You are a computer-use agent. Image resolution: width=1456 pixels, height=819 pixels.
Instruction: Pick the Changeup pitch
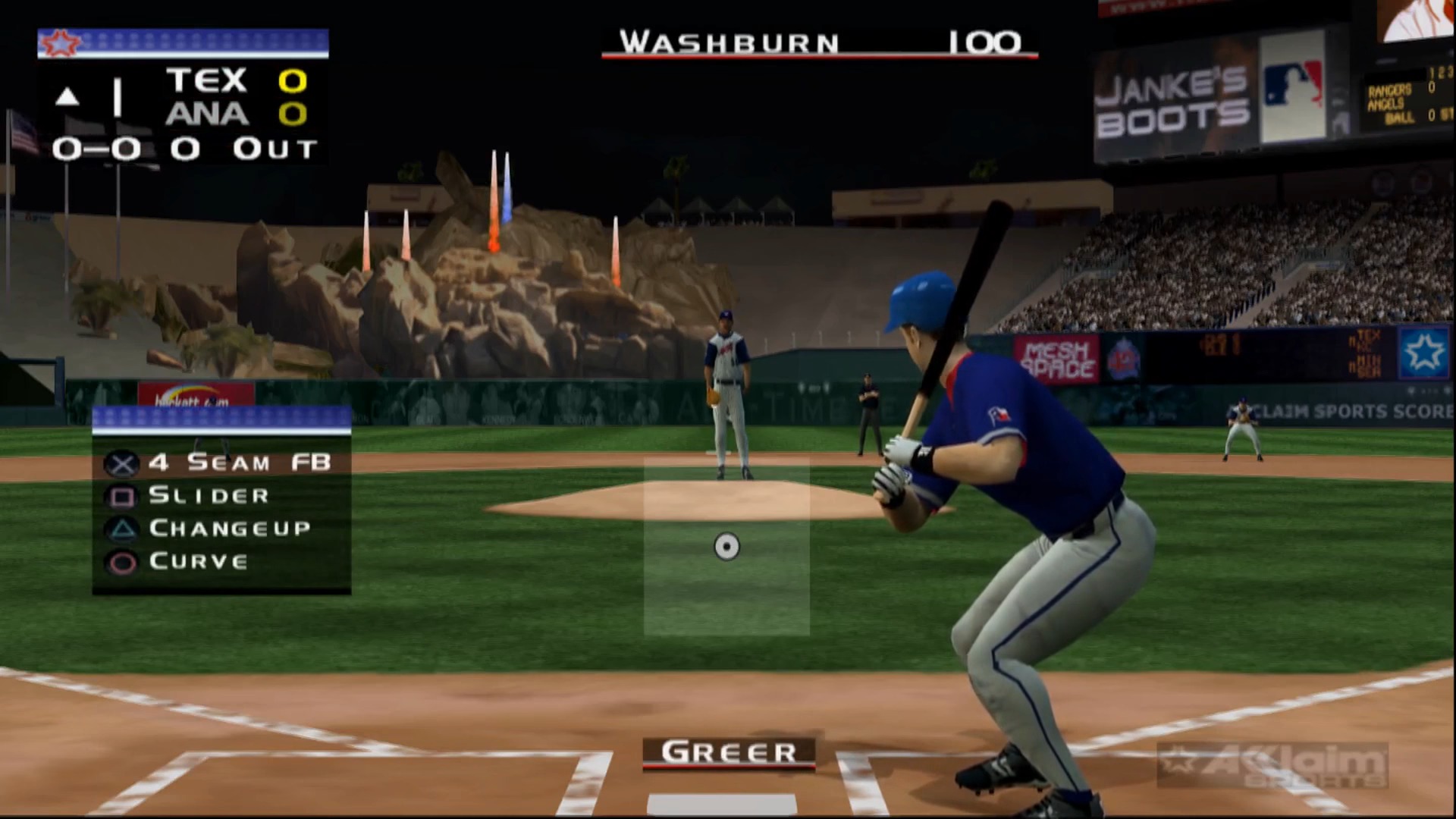click(229, 529)
